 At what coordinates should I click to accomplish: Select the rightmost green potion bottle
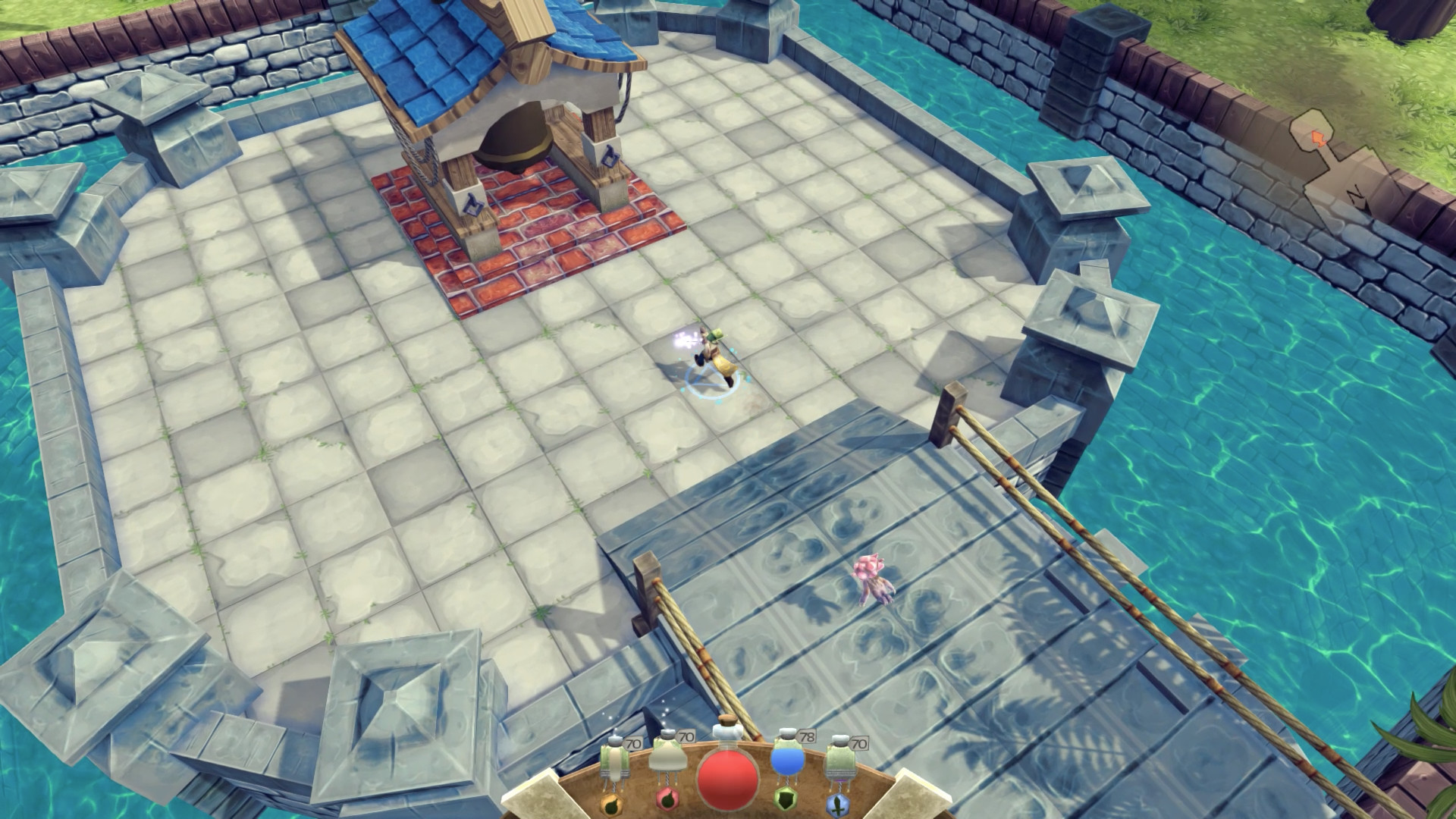(x=840, y=759)
